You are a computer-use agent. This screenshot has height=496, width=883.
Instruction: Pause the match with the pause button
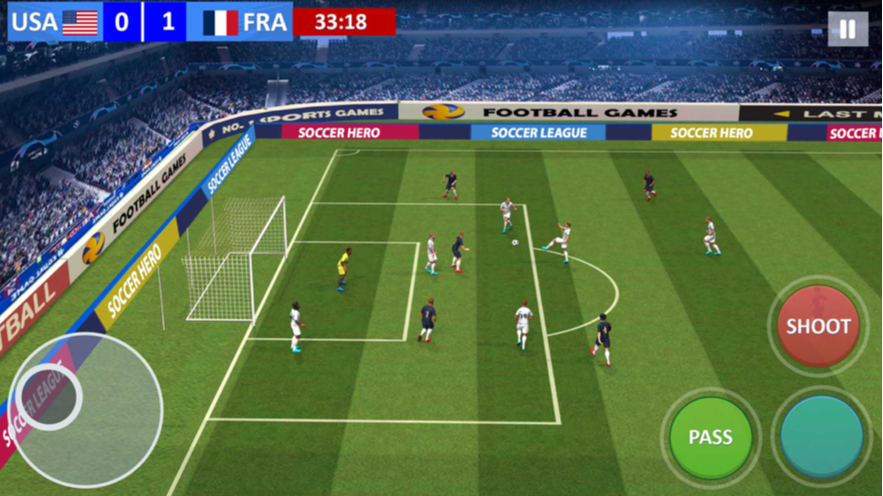[847, 29]
